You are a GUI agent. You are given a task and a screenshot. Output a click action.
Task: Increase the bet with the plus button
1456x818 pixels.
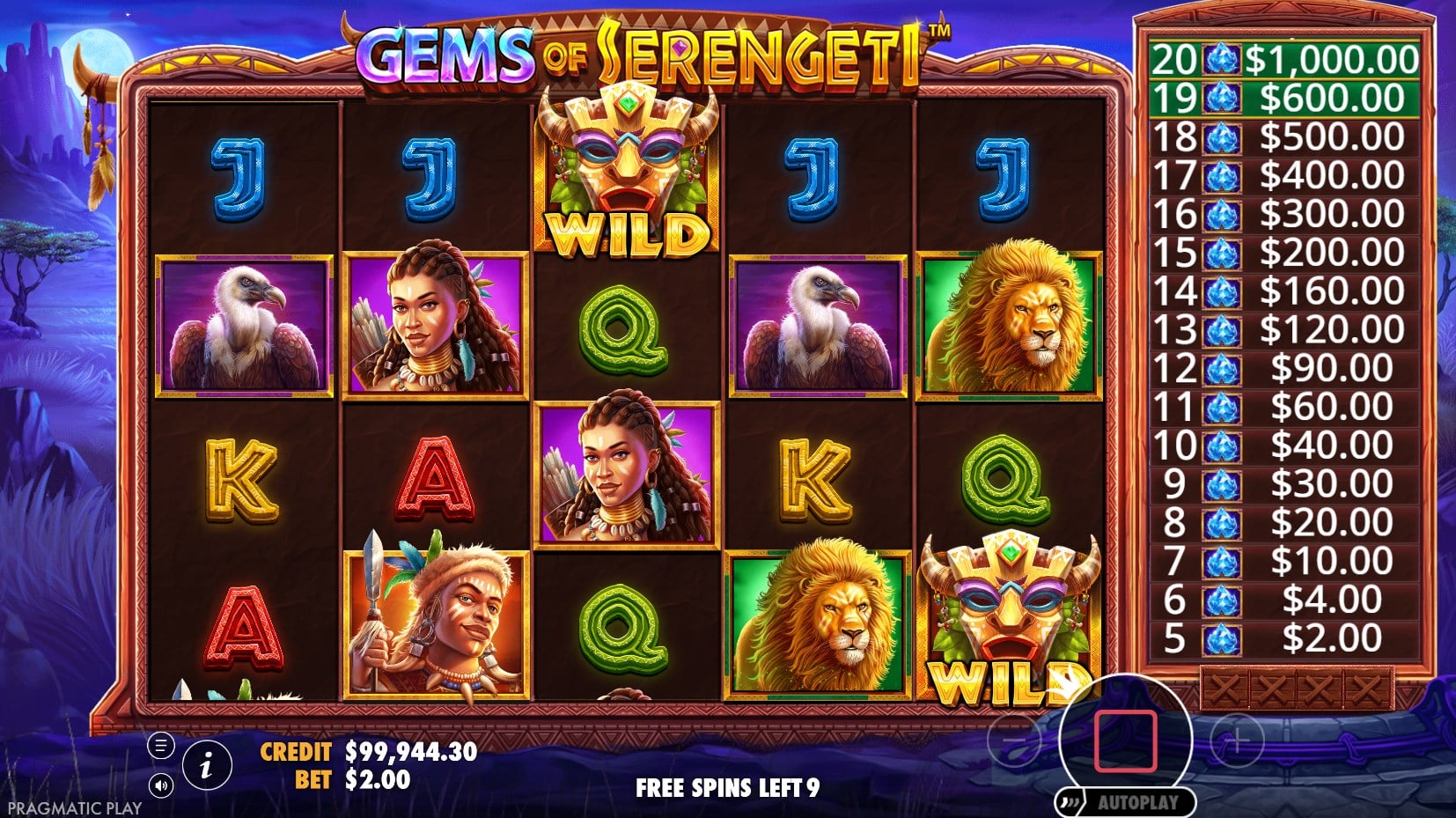click(1235, 741)
